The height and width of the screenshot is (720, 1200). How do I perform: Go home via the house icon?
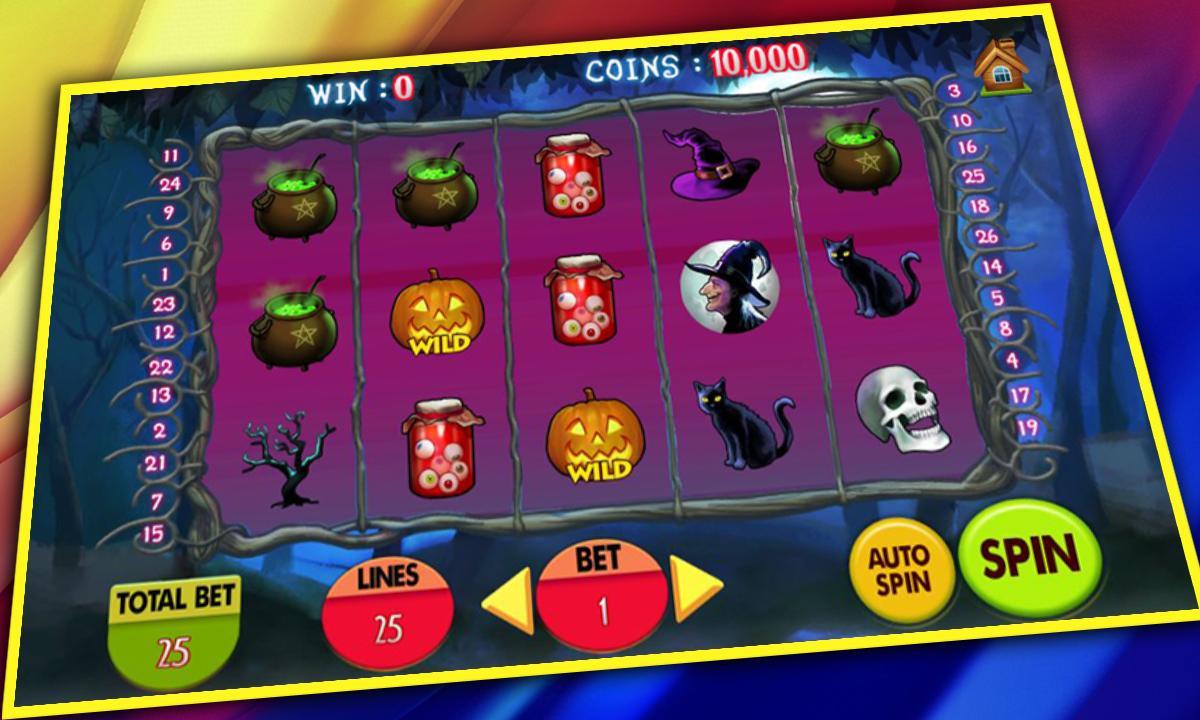pyautogui.click(x=995, y=67)
